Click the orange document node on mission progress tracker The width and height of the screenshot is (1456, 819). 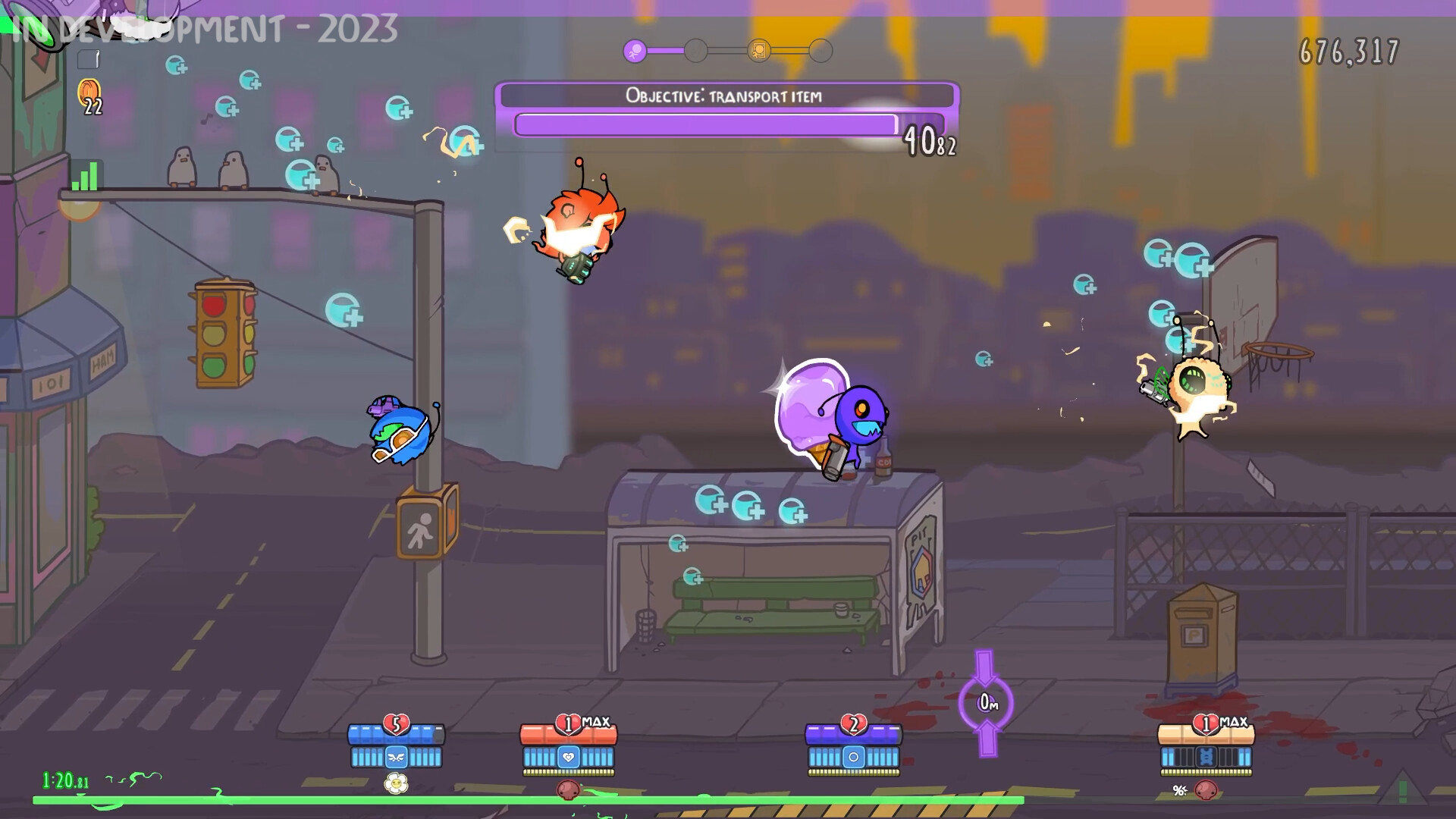coord(759,50)
